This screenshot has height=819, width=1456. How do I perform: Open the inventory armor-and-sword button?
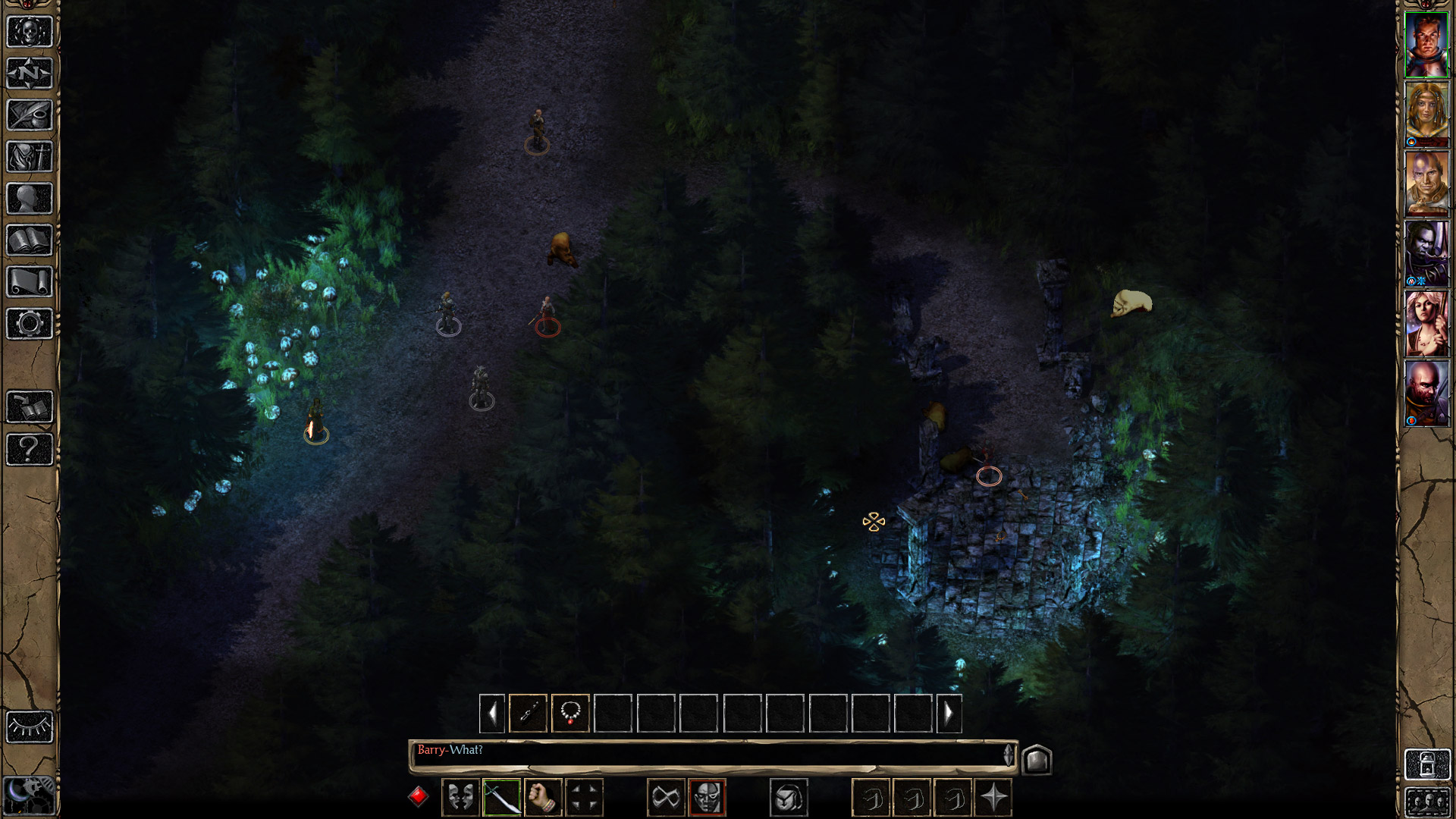[30, 157]
